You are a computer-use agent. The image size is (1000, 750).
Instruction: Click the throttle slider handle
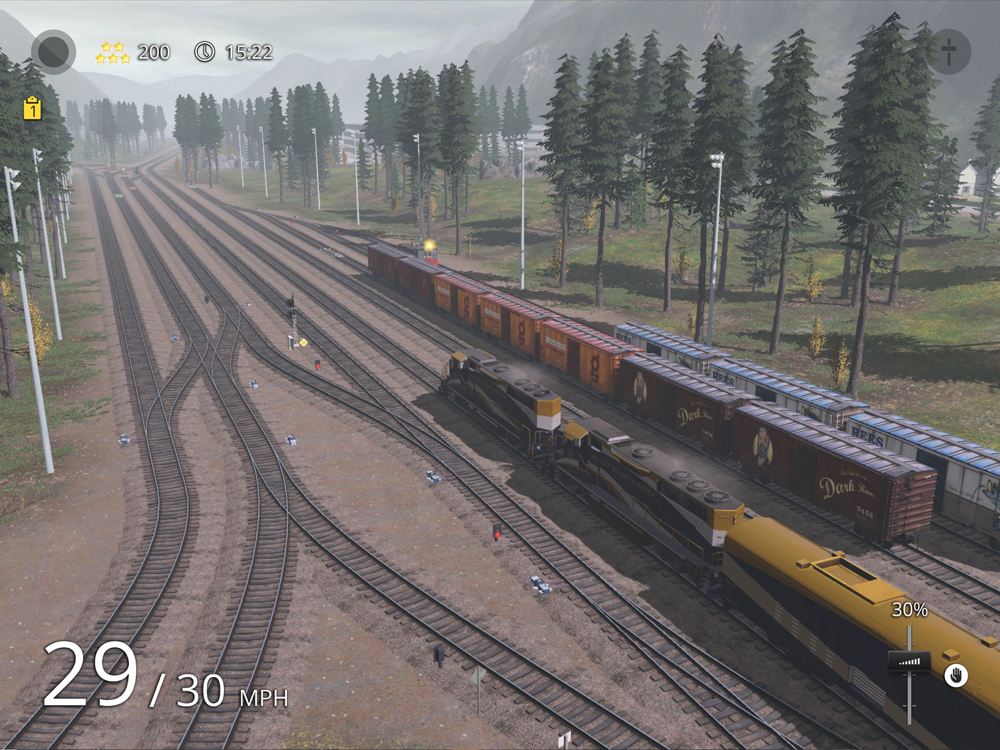point(908,661)
